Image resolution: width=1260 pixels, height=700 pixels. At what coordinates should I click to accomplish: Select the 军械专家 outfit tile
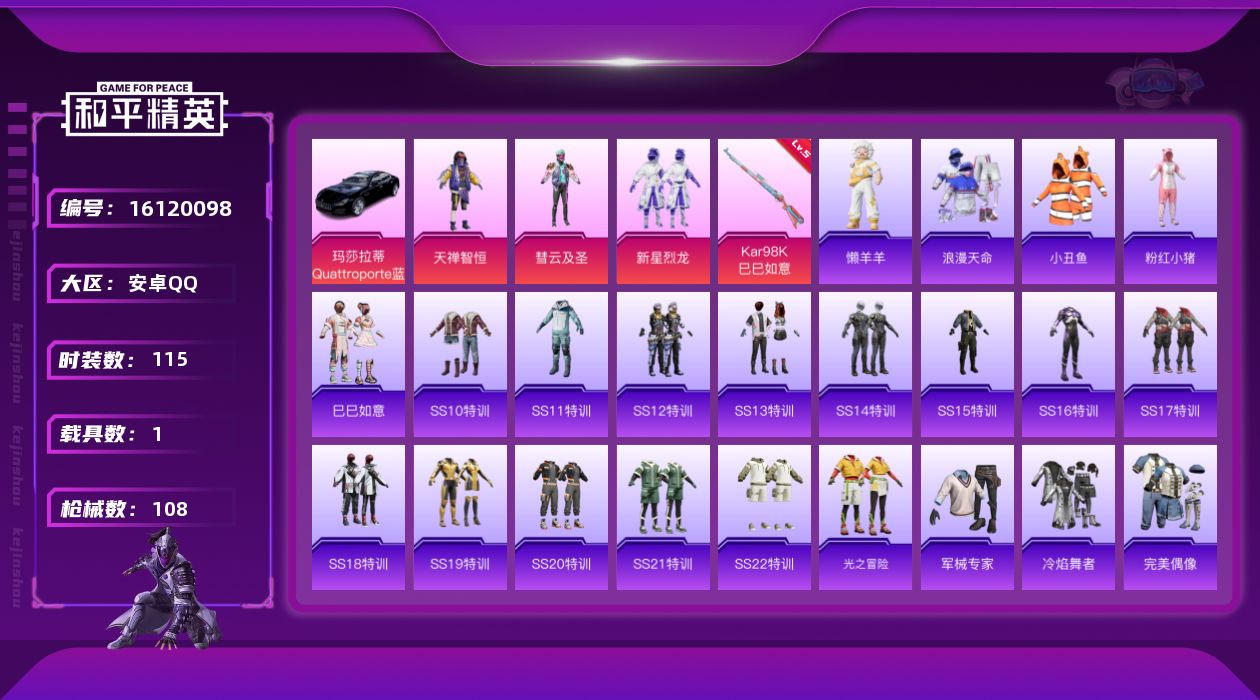[x=967, y=517]
